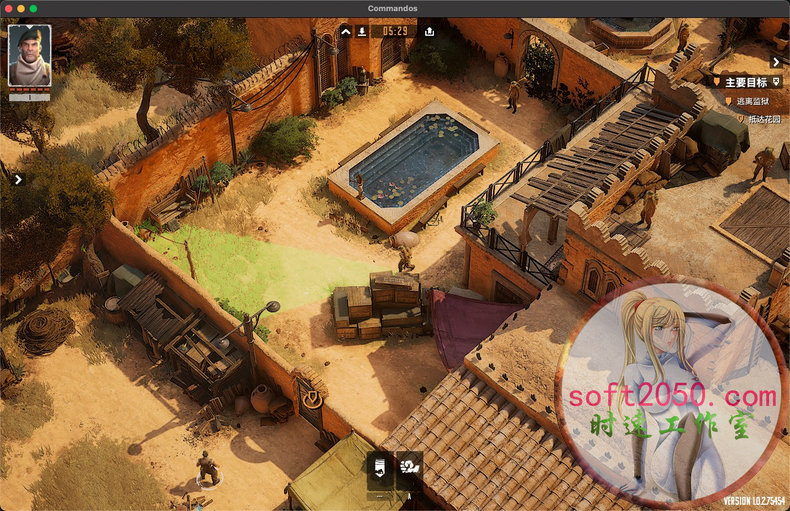790x511 pixels.
Task: Click the quick-load upload arrow icon
Action: 429,31
